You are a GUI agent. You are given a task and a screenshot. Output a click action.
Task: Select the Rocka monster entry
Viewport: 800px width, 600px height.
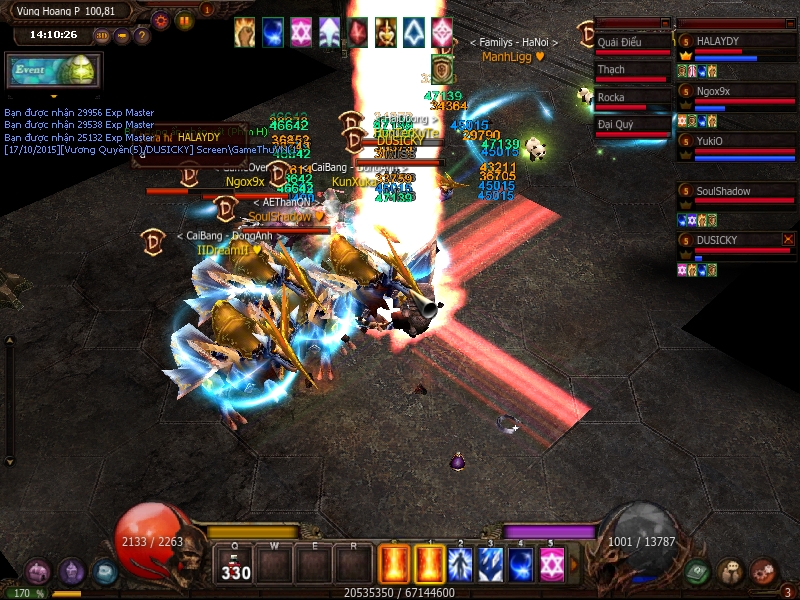[x=632, y=98]
